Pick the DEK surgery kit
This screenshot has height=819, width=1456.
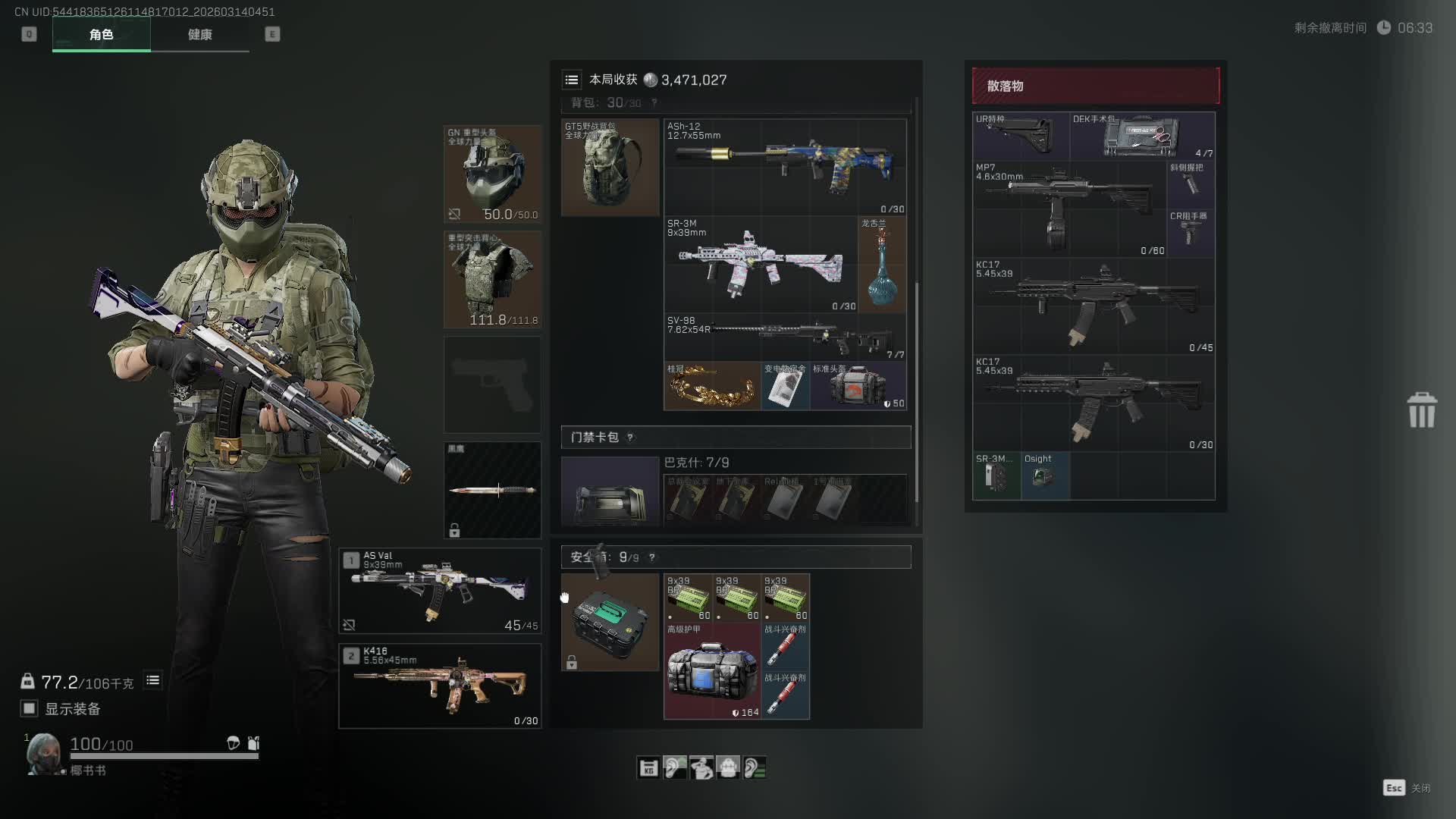pos(1142,136)
